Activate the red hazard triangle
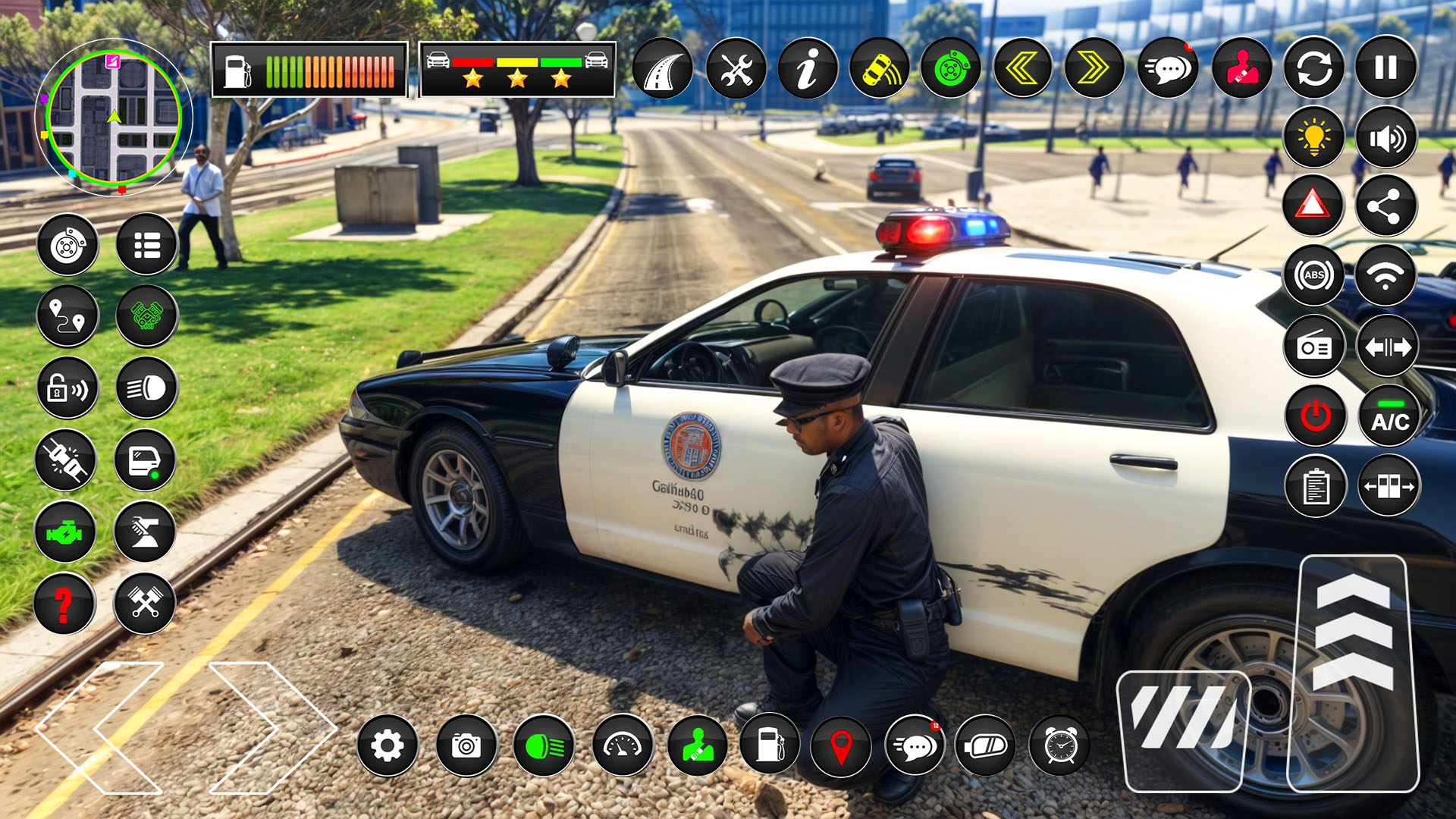Viewport: 1456px width, 819px height. point(1313,206)
